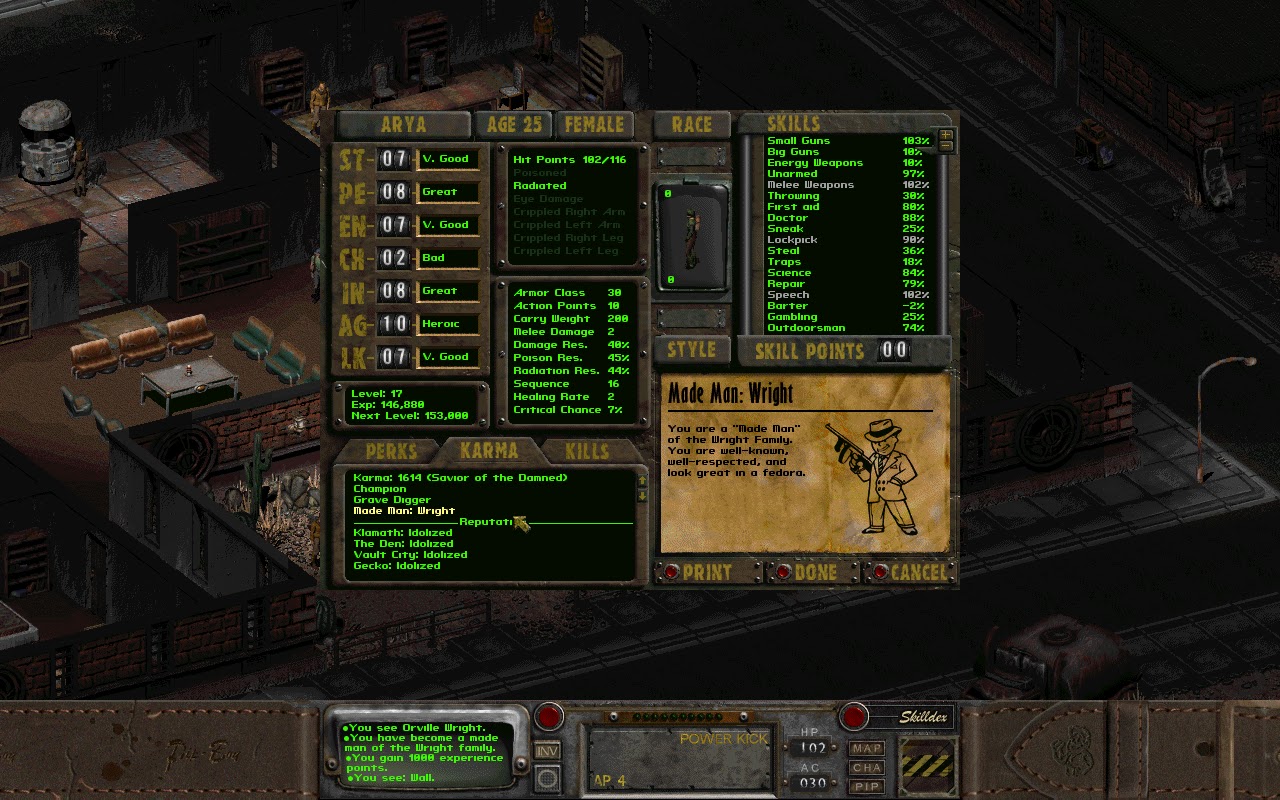The height and width of the screenshot is (800, 1280).
Task: Open the Pip-Boy via the PIP icon
Action: point(866,788)
